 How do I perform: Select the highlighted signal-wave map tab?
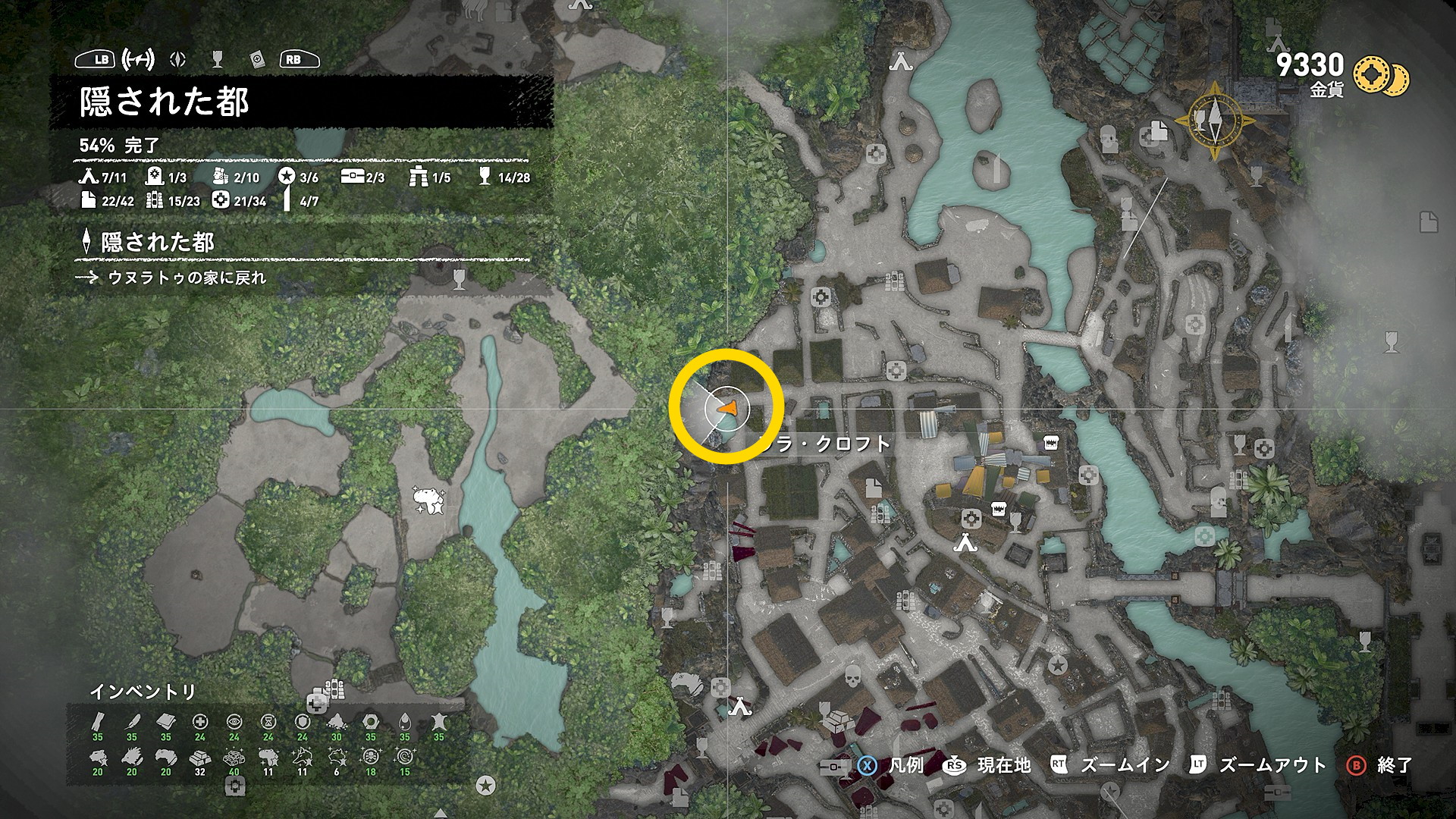tap(139, 58)
